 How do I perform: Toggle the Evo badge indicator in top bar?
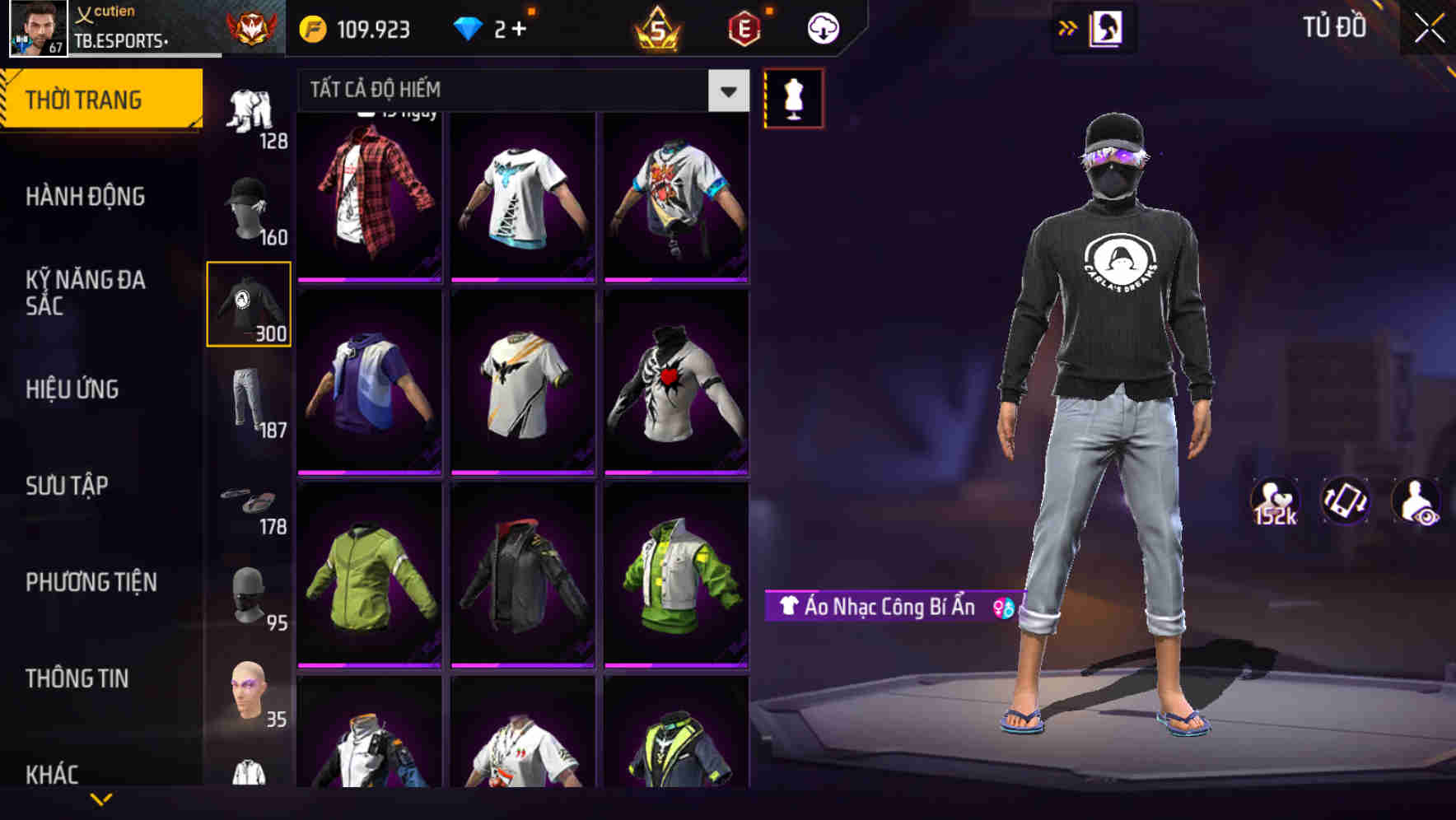coord(743,26)
